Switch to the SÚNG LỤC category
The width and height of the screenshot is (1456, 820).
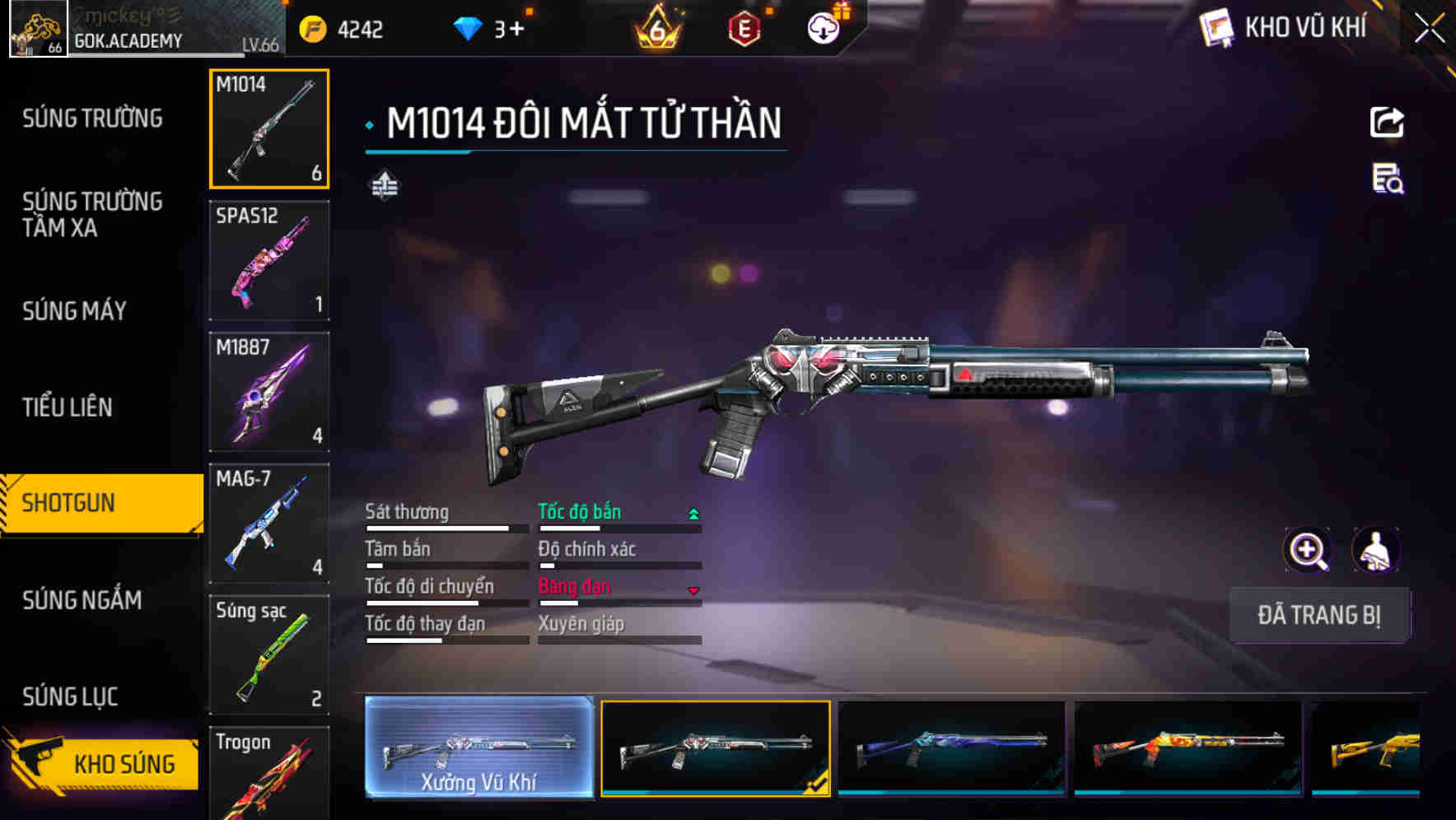[70, 697]
